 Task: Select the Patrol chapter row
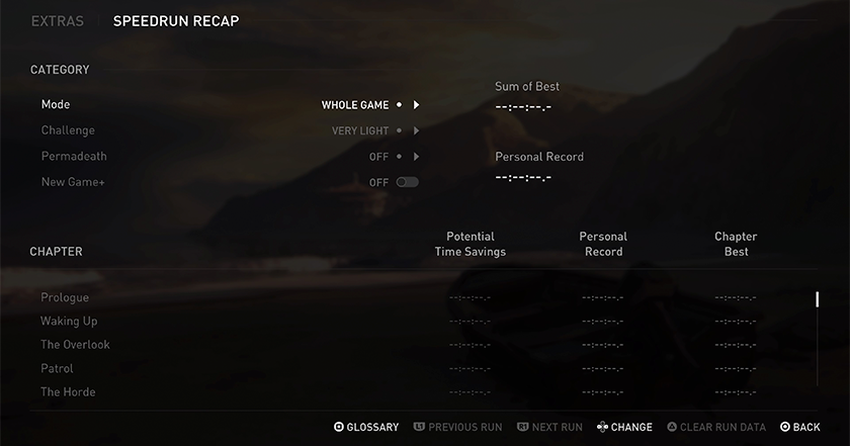57,369
